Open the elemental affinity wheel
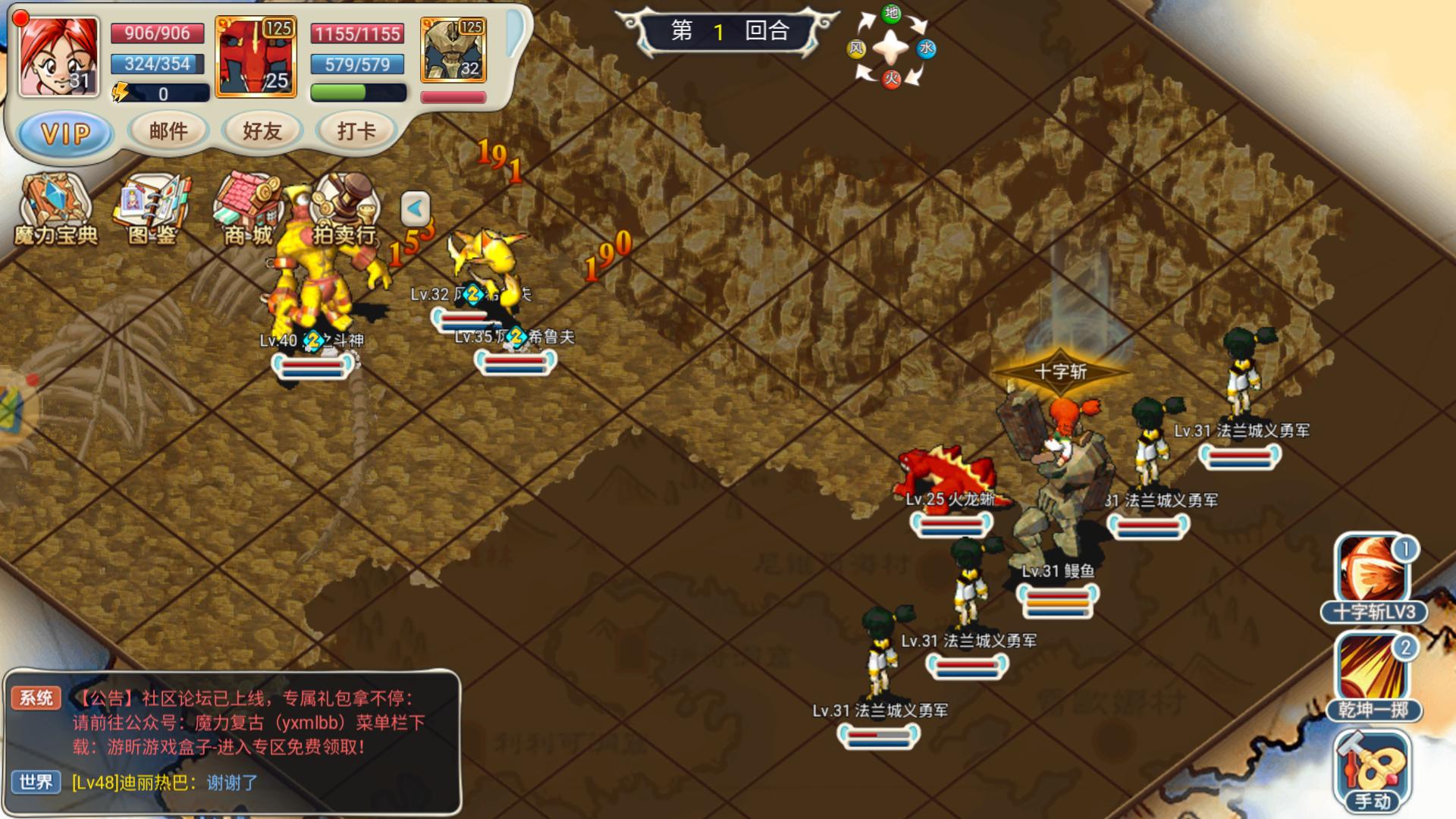1456x819 pixels. 891,47
